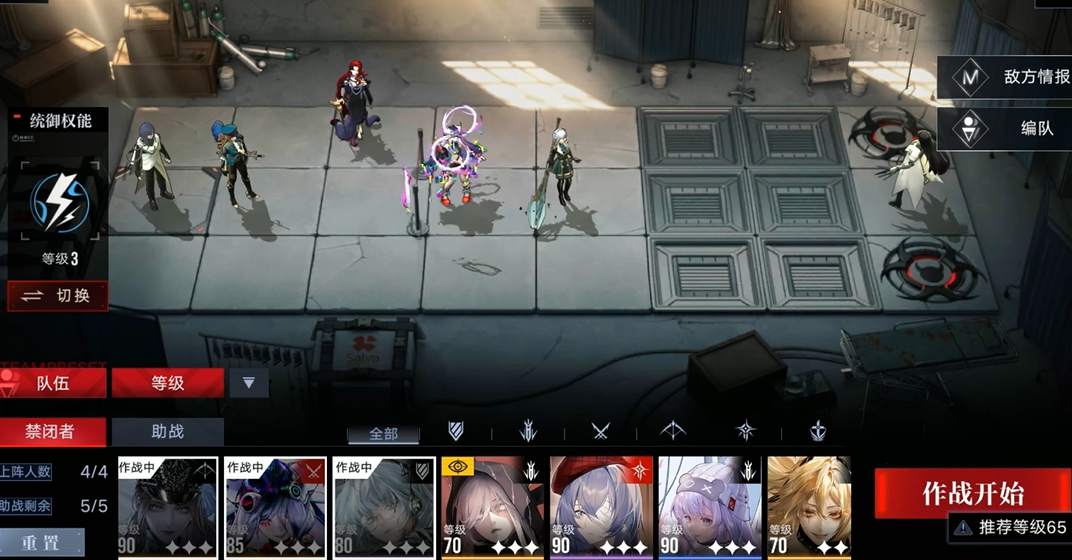Filter by the crossed swords class icon
Viewport: 1072px width, 560px height.
click(600, 432)
